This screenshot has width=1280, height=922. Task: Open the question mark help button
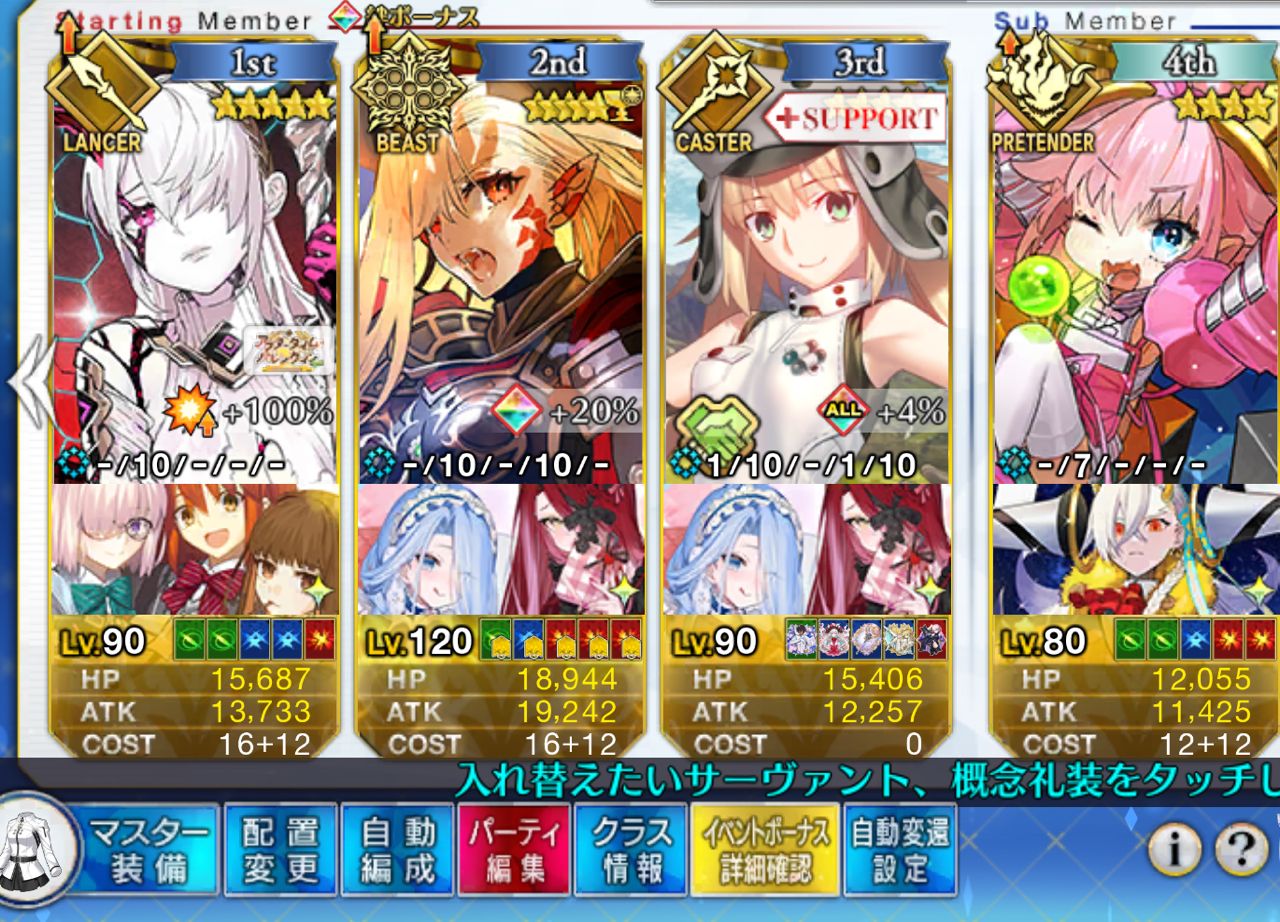click(x=1240, y=850)
